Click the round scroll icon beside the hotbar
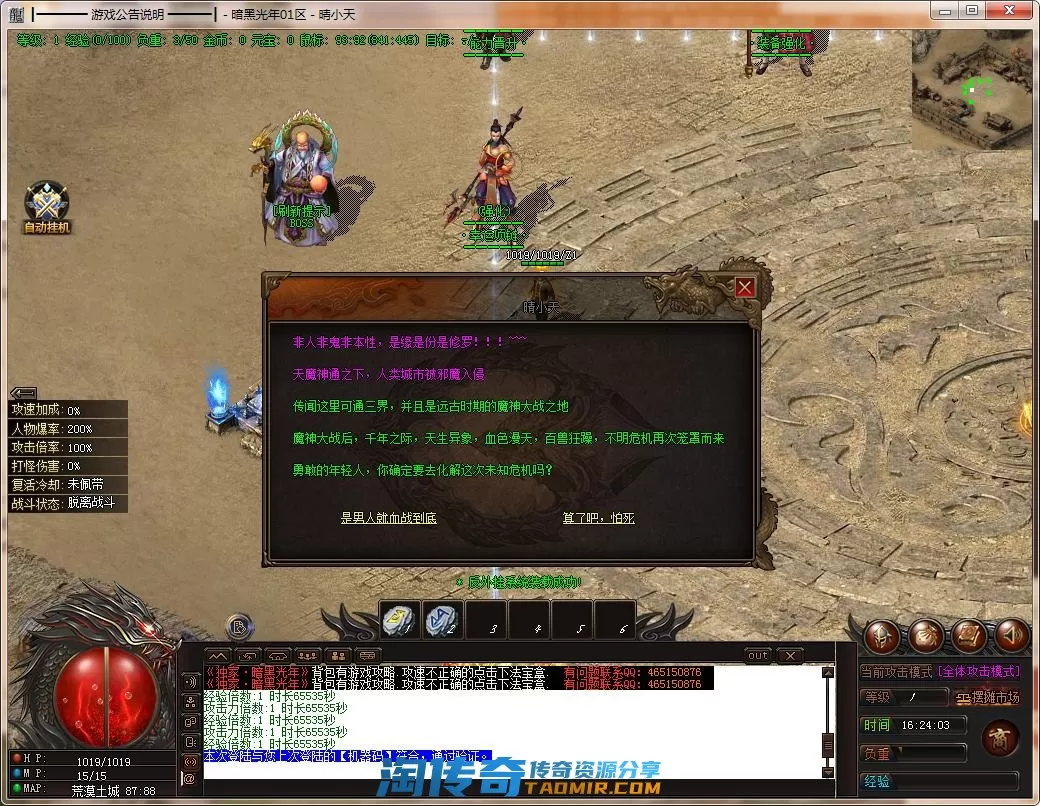Image resolution: width=1040 pixels, height=806 pixels. [239, 627]
